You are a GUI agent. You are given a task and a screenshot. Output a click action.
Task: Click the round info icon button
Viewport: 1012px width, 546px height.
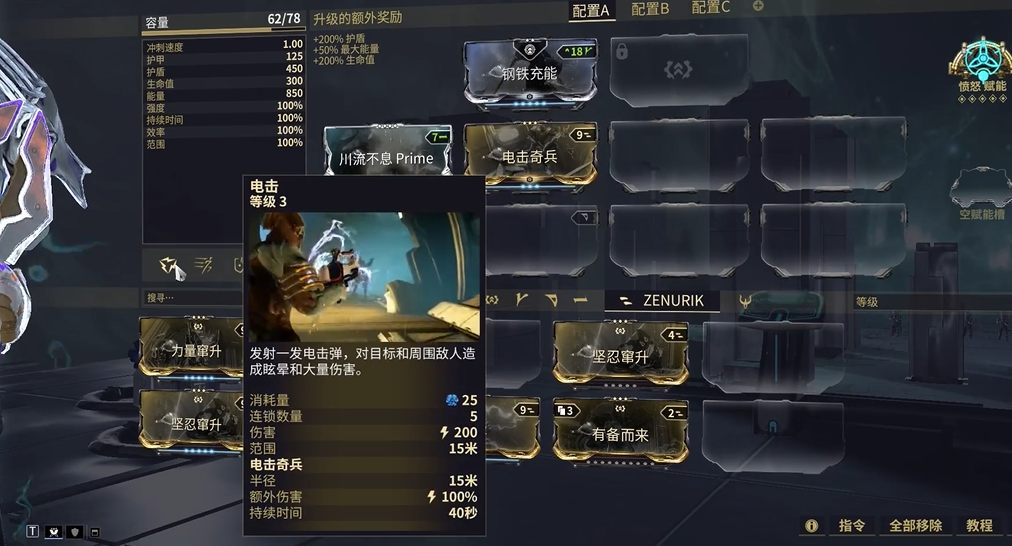point(811,525)
